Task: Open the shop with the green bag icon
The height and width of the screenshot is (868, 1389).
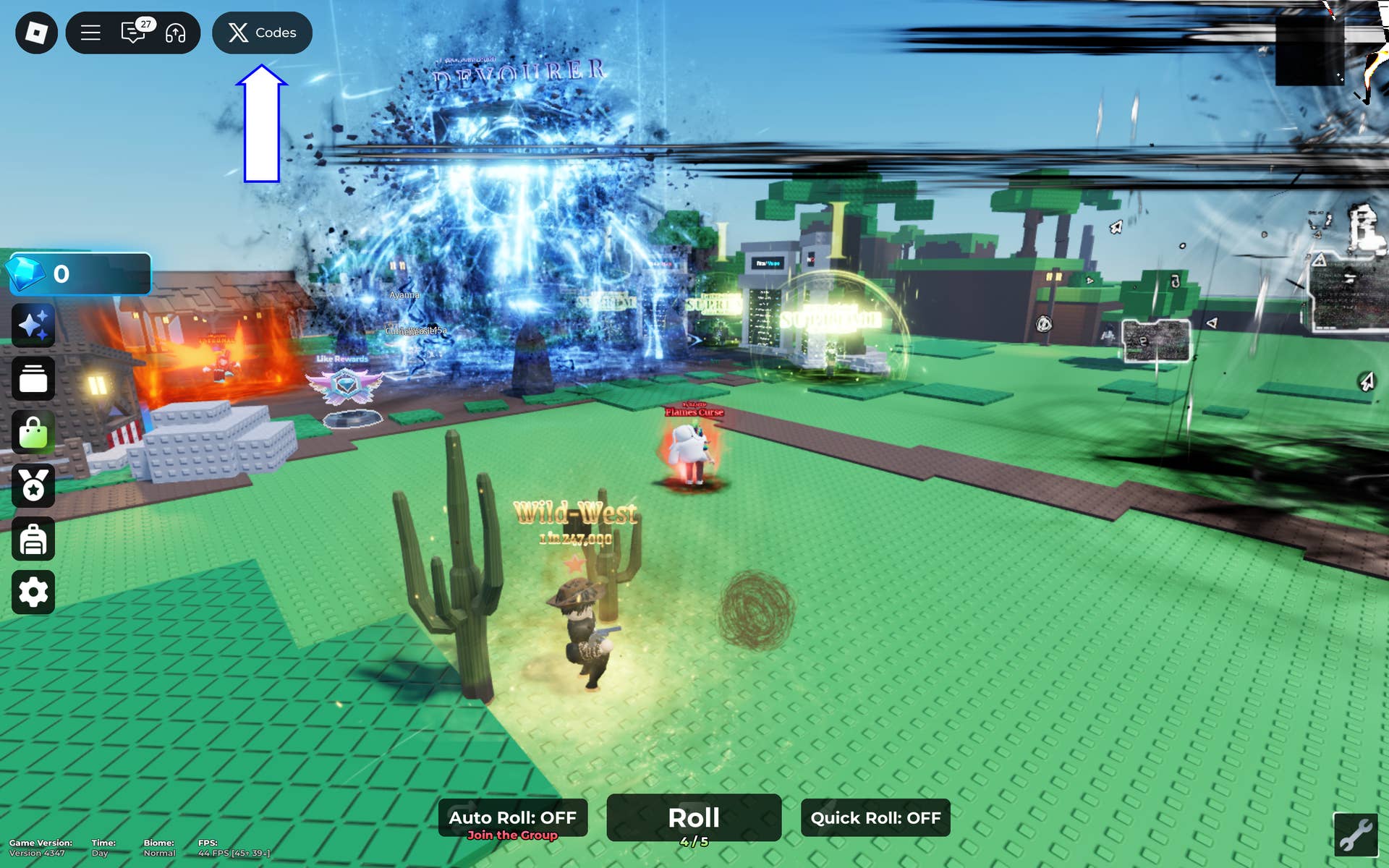Action: (x=33, y=432)
